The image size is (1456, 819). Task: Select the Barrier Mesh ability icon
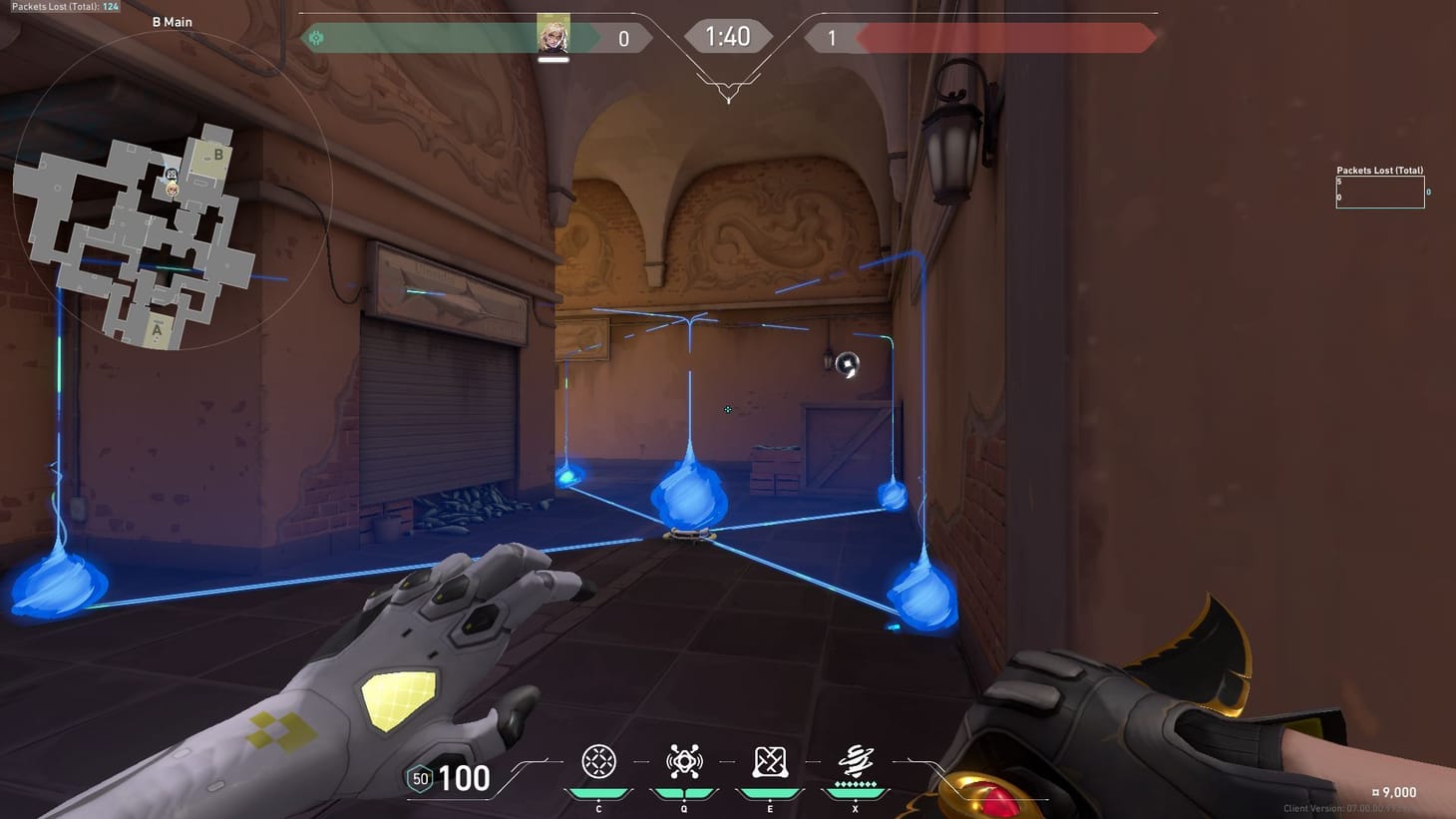tap(769, 761)
